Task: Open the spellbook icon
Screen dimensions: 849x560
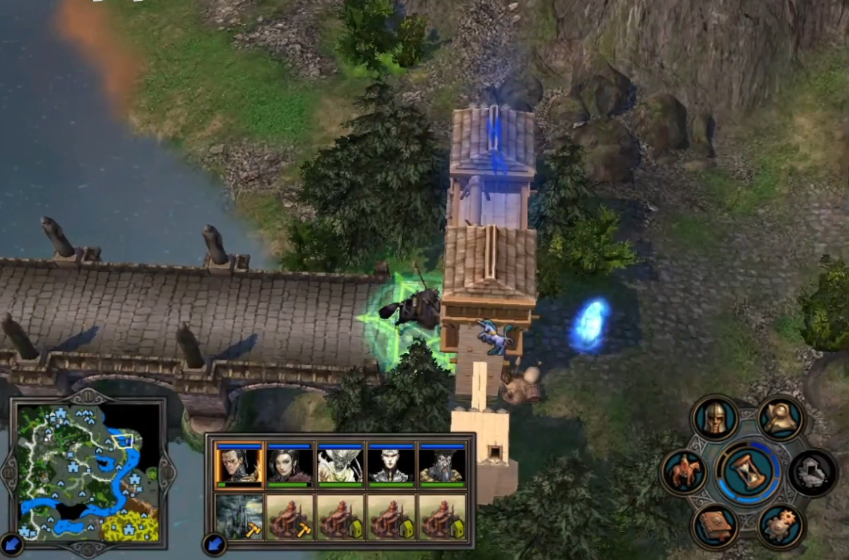Action: 714,525
